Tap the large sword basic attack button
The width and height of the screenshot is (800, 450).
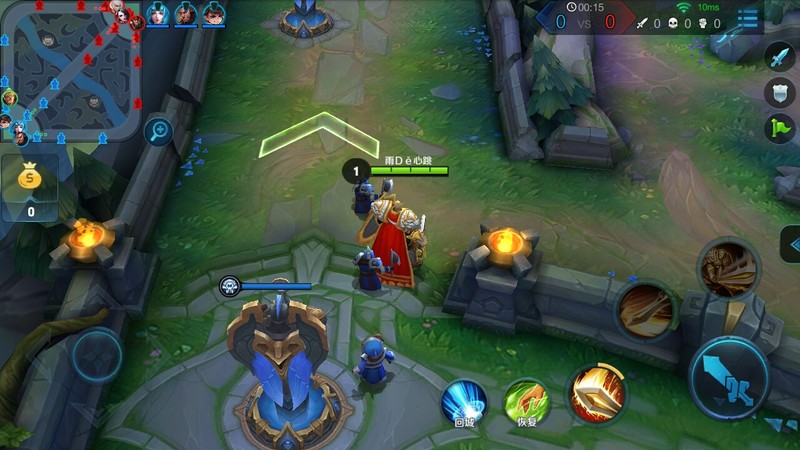(x=730, y=378)
